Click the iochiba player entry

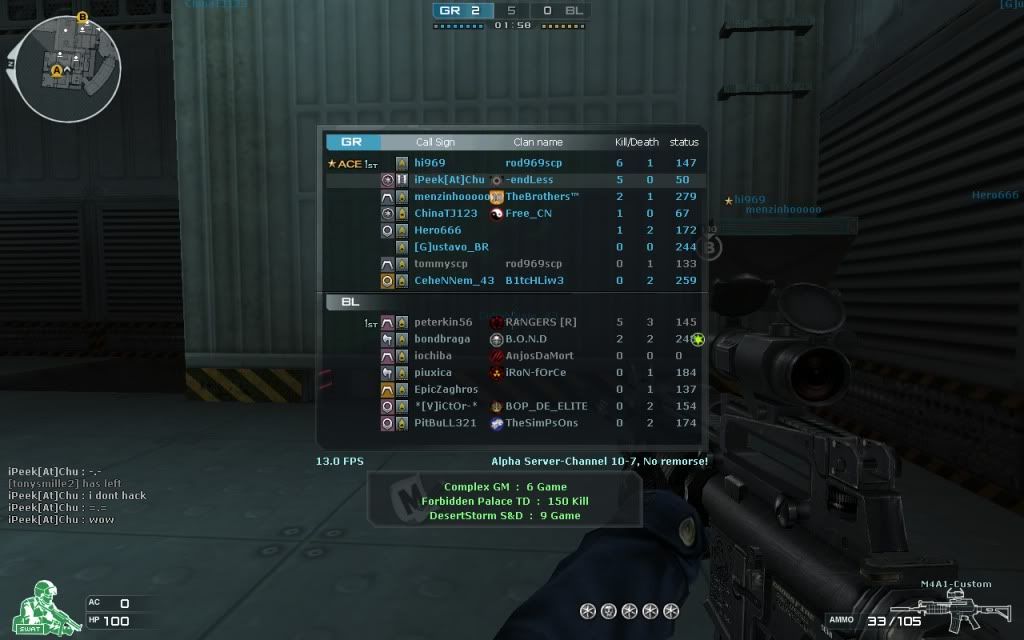[433, 356]
